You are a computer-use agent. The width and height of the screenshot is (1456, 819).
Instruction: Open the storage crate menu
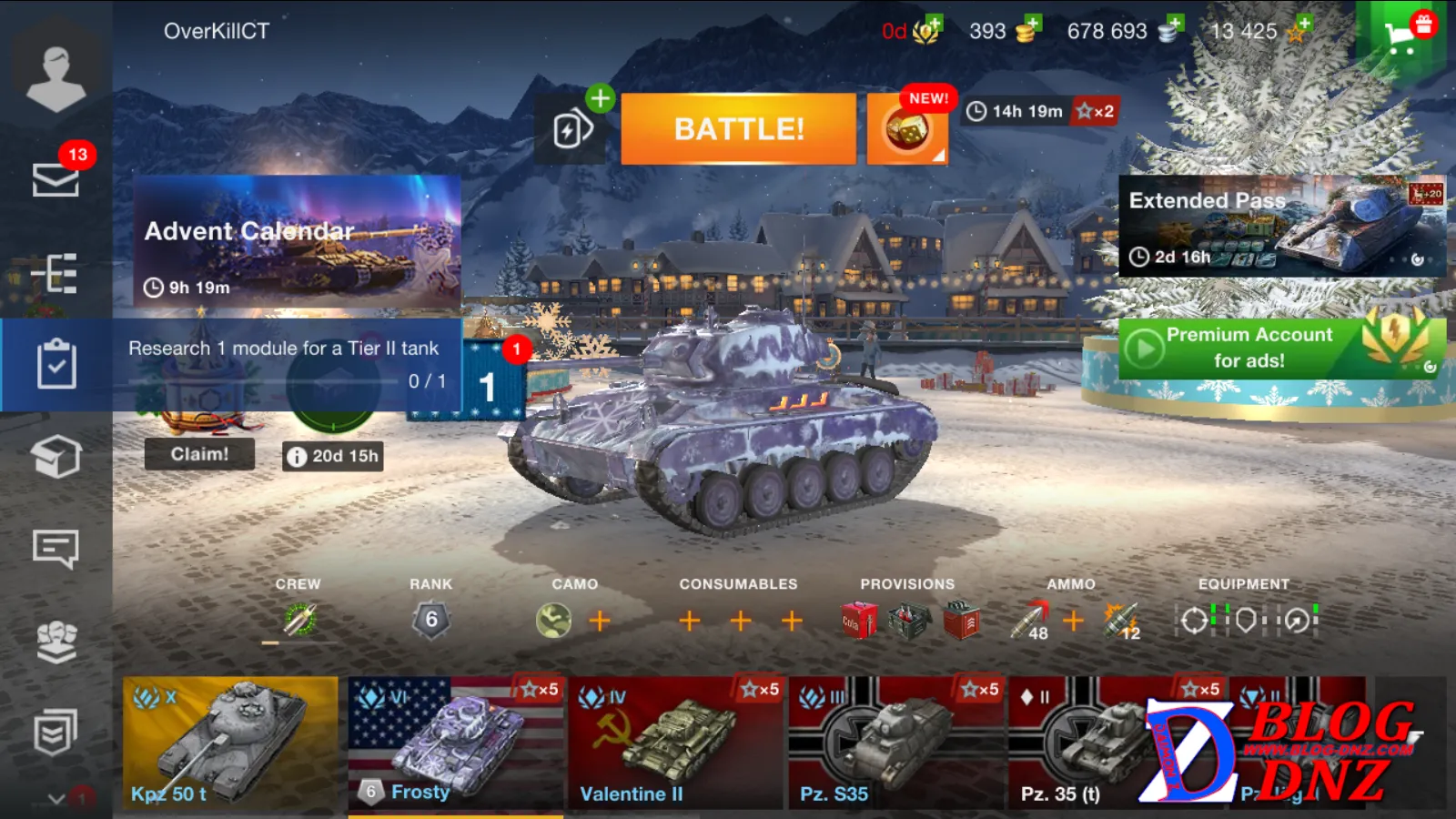[x=56, y=456]
